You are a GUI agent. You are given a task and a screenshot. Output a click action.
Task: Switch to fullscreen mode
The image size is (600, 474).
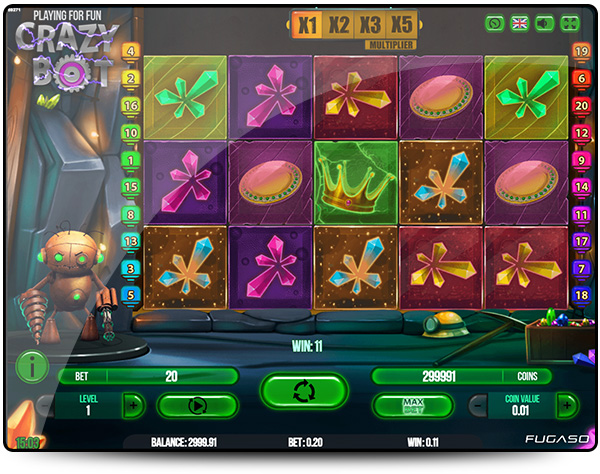pos(571,23)
